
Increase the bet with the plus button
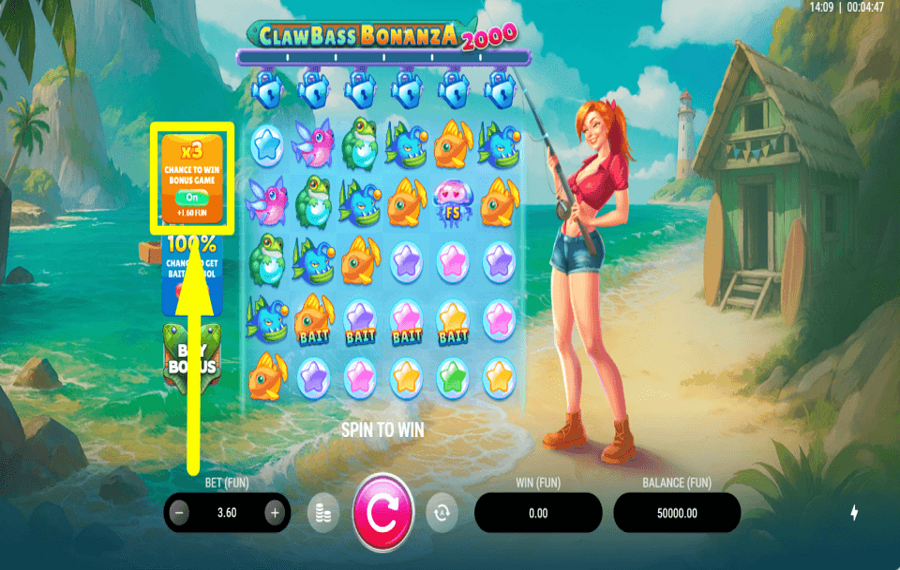click(274, 513)
